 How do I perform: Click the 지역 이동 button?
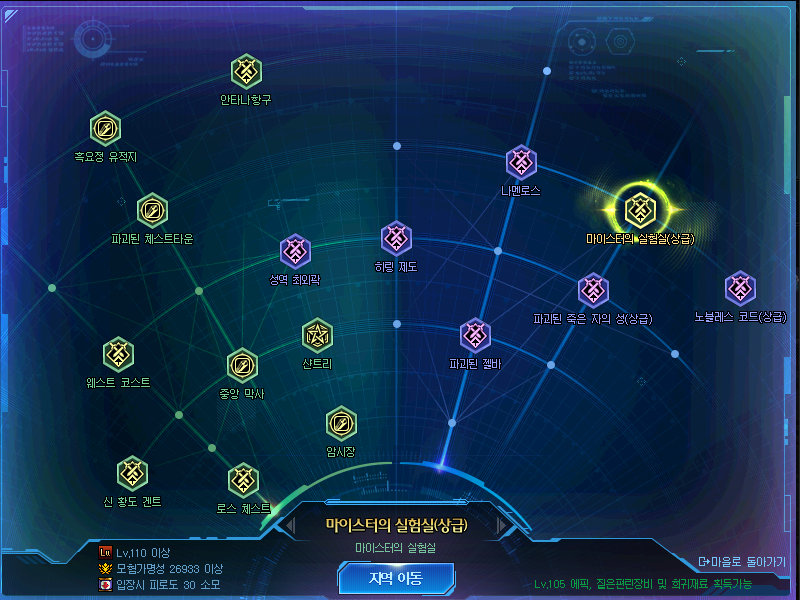[x=396, y=577]
